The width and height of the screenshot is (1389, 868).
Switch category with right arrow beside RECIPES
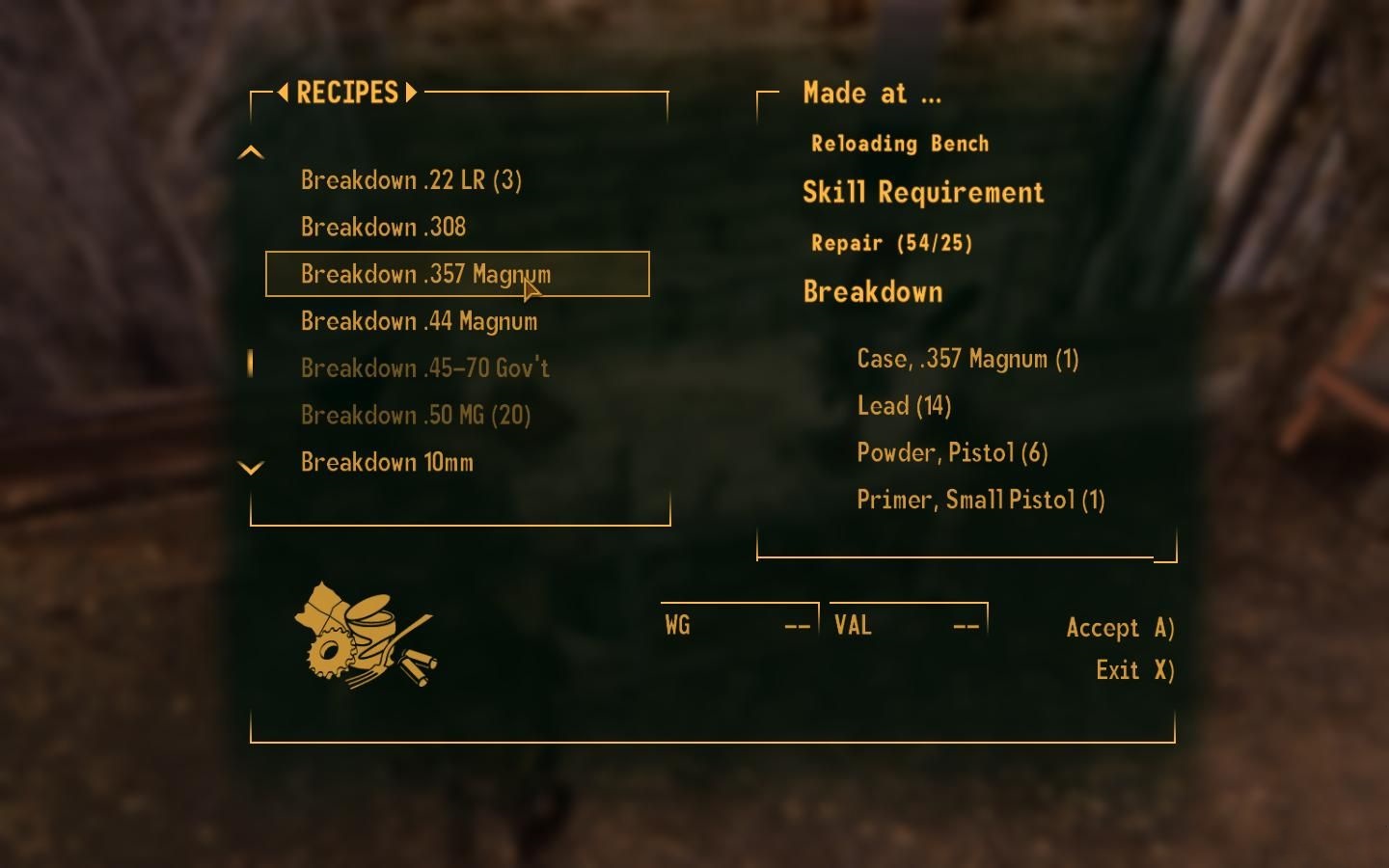(412, 93)
